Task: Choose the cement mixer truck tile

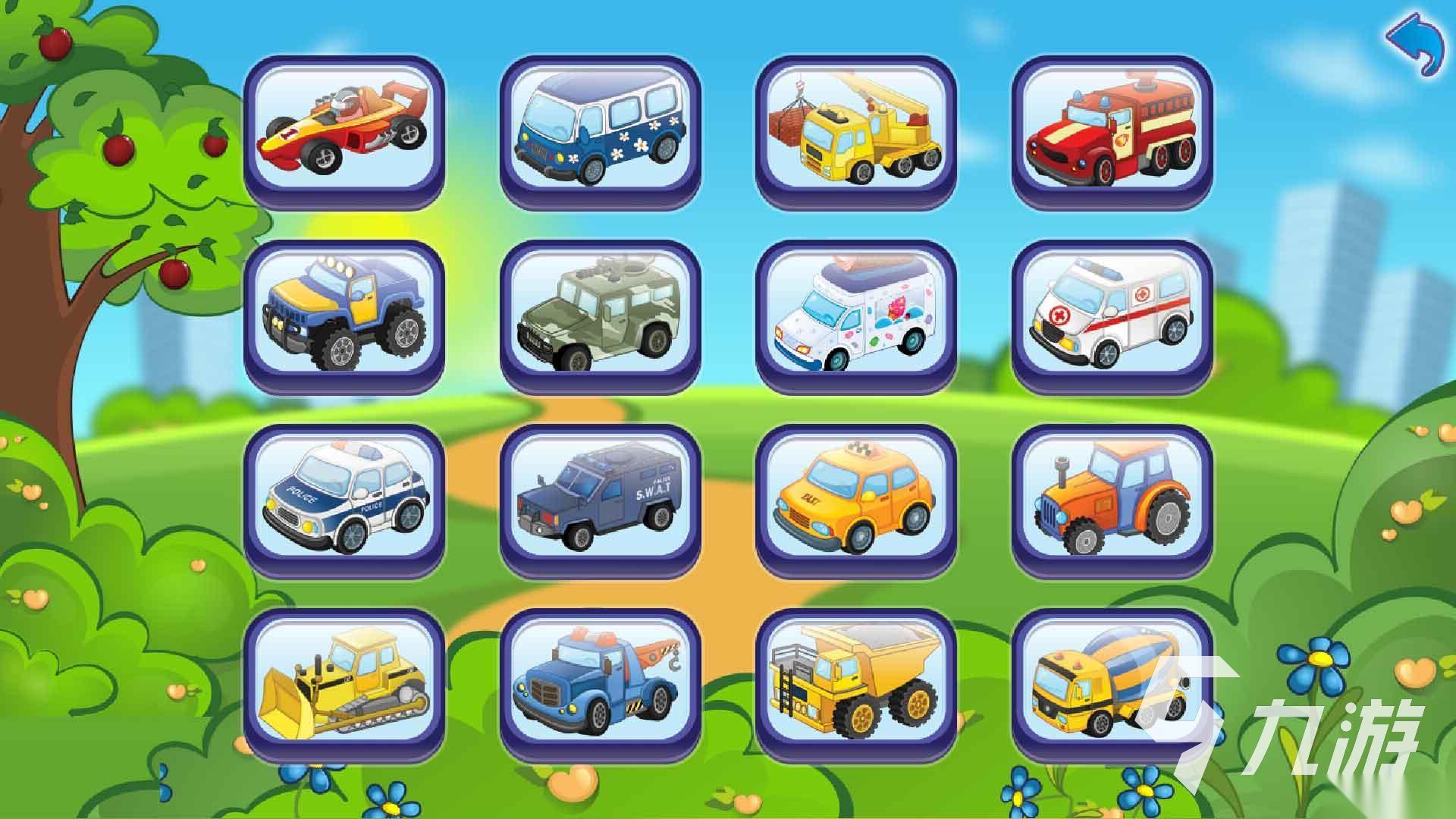Action: pyautogui.click(x=1112, y=681)
